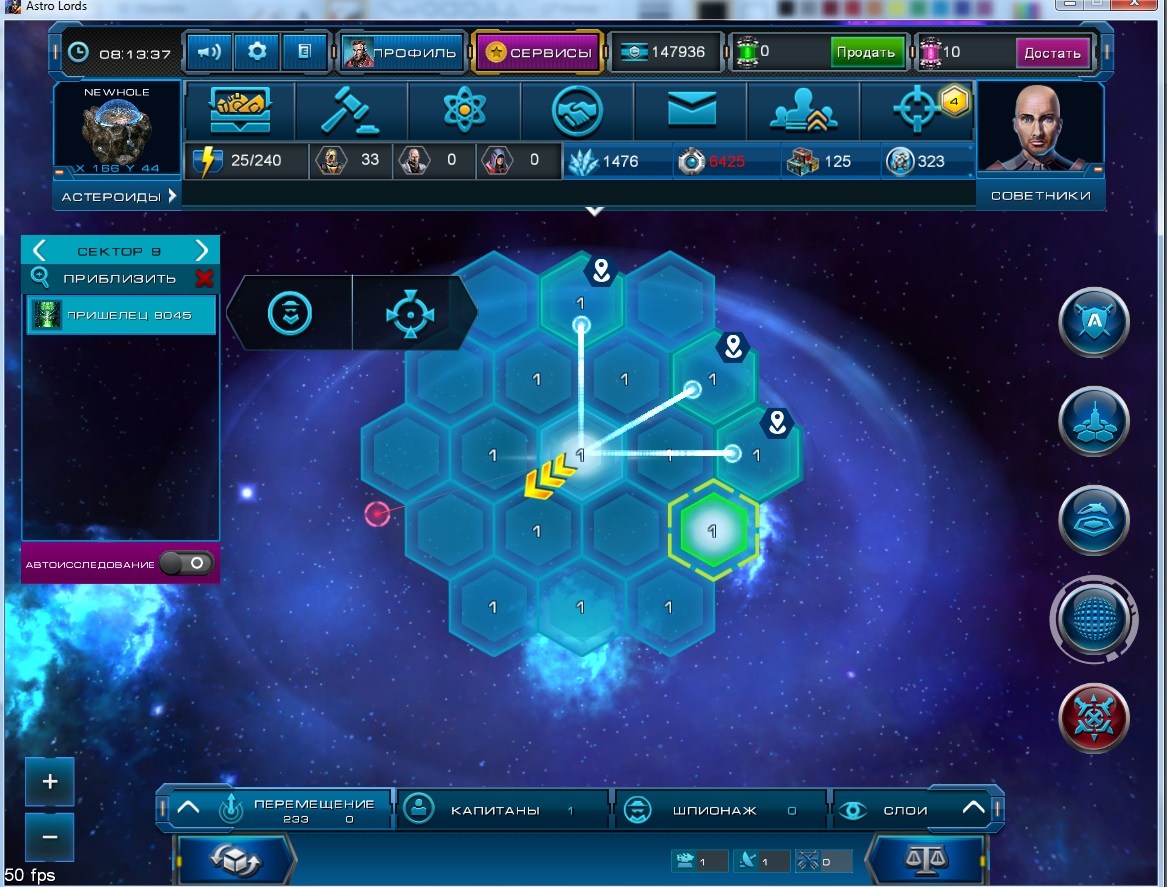
Task: Open settings with the gear icon
Action: point(257,51)
